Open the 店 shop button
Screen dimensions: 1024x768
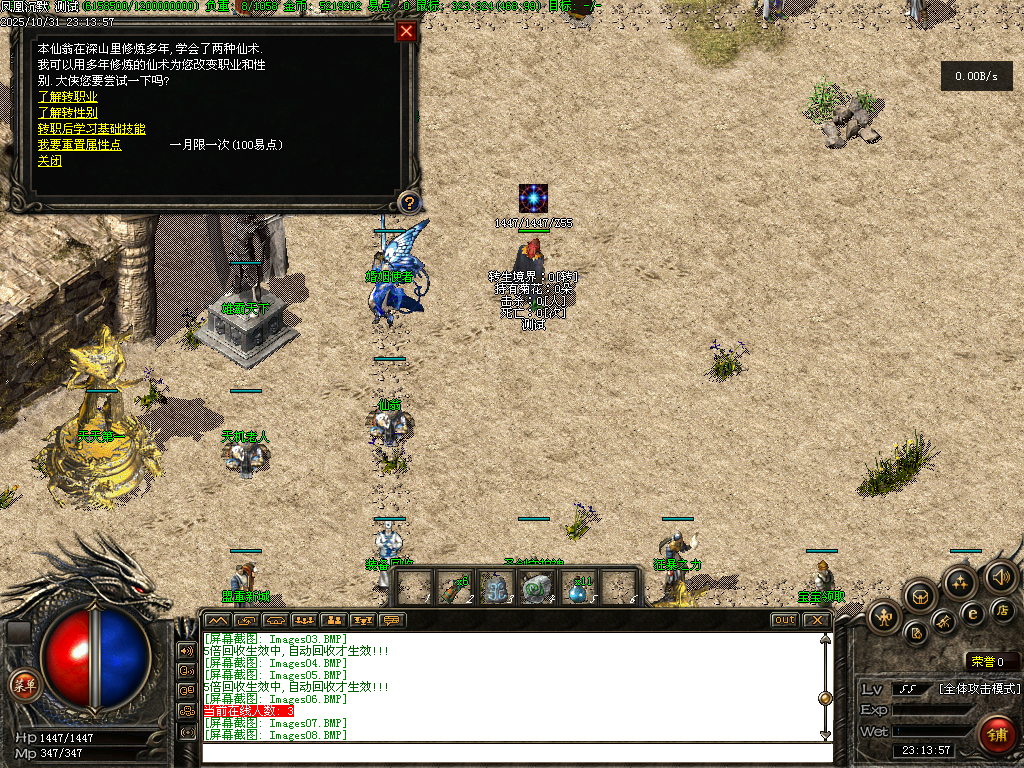(x=1001, y=610)
